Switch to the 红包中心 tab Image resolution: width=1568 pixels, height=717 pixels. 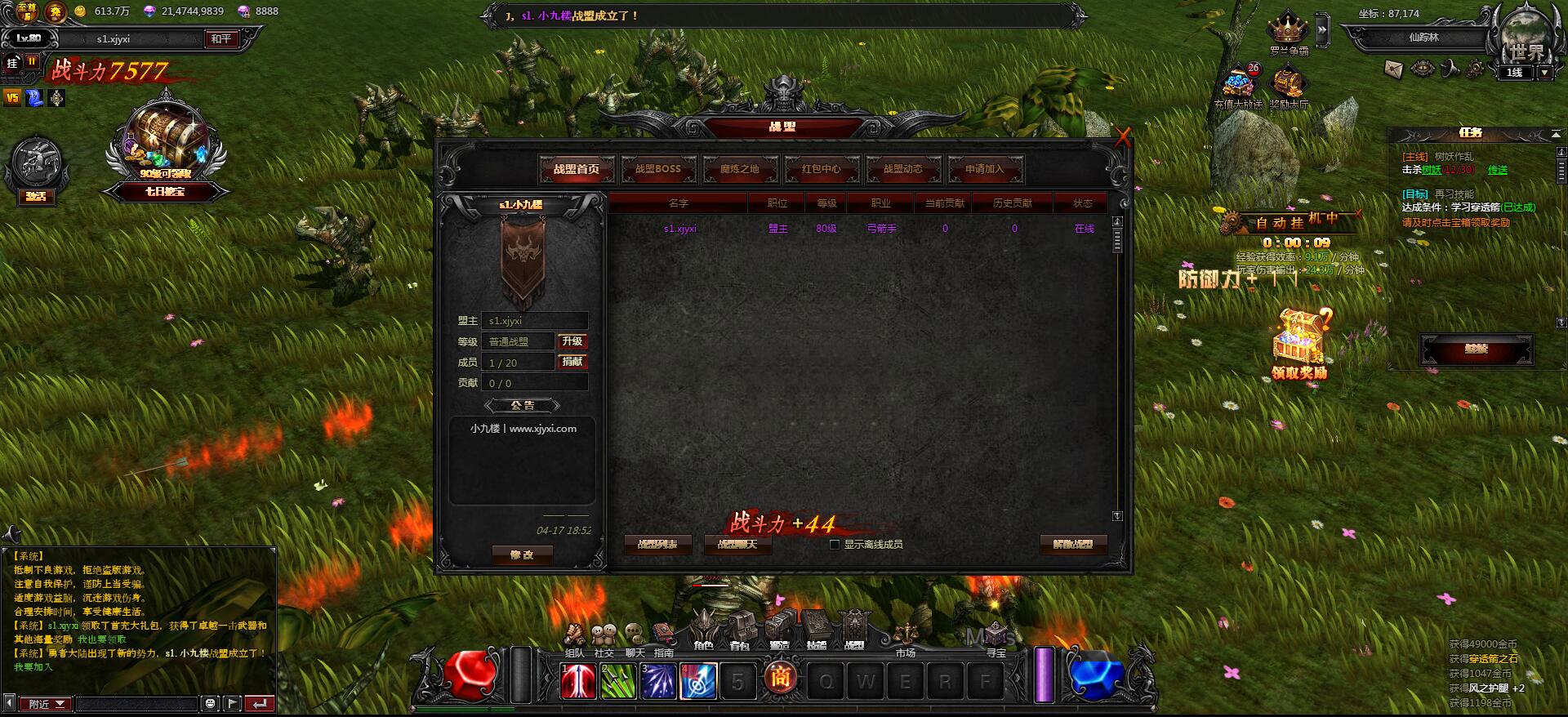[x=819, y=169]
